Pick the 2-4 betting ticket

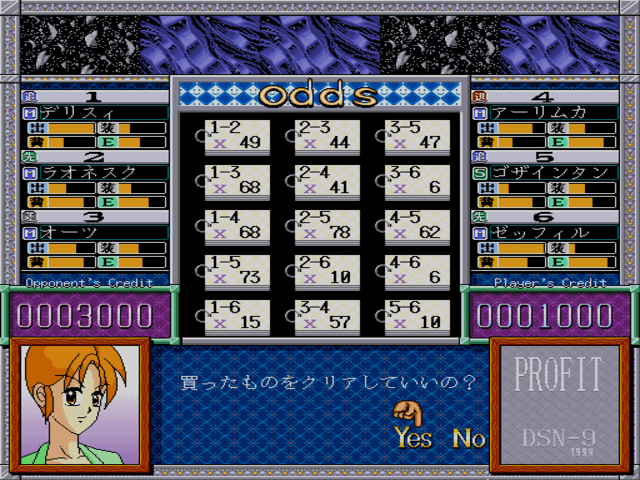326,180
